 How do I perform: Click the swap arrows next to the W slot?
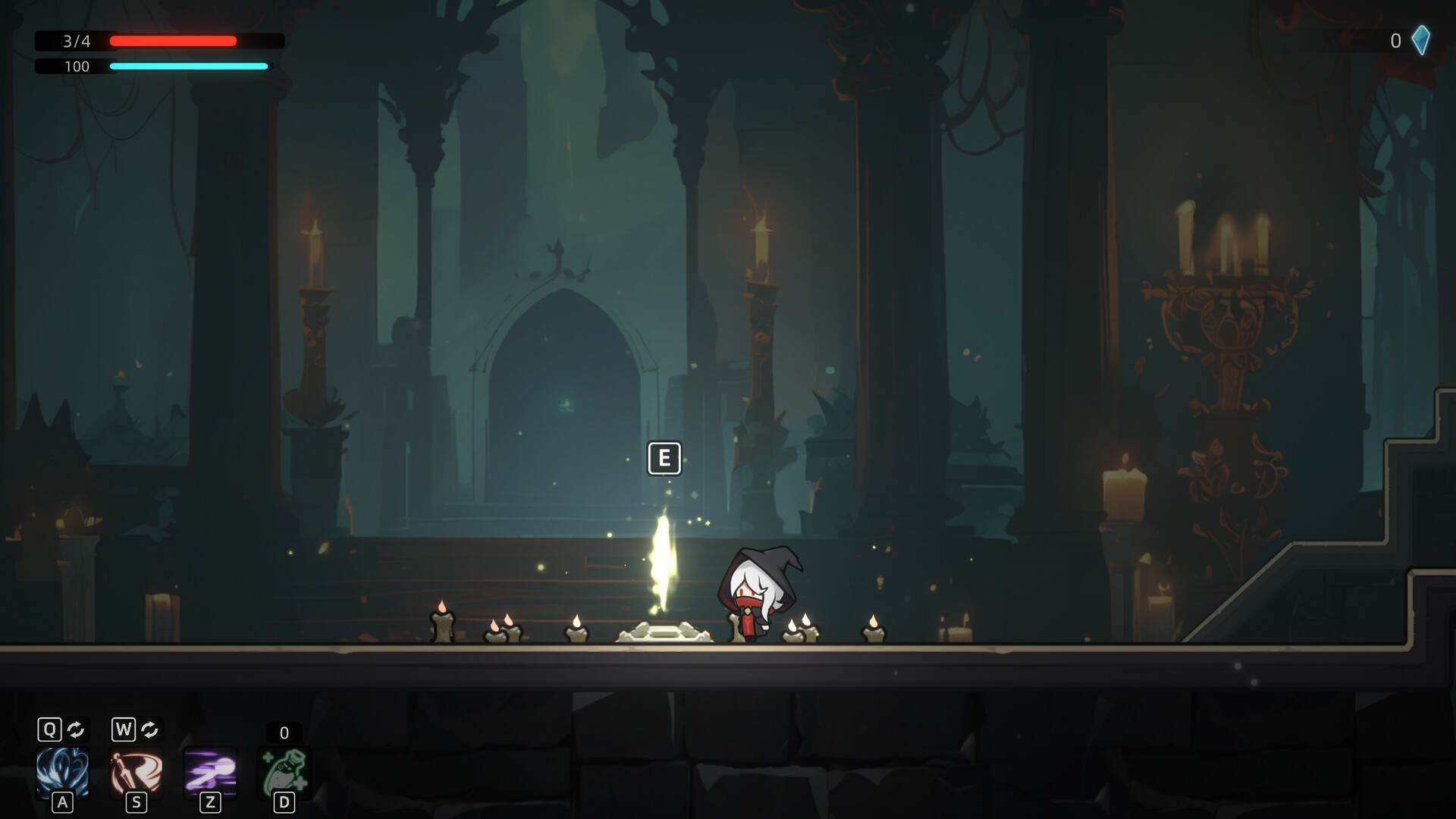point(149,730)
